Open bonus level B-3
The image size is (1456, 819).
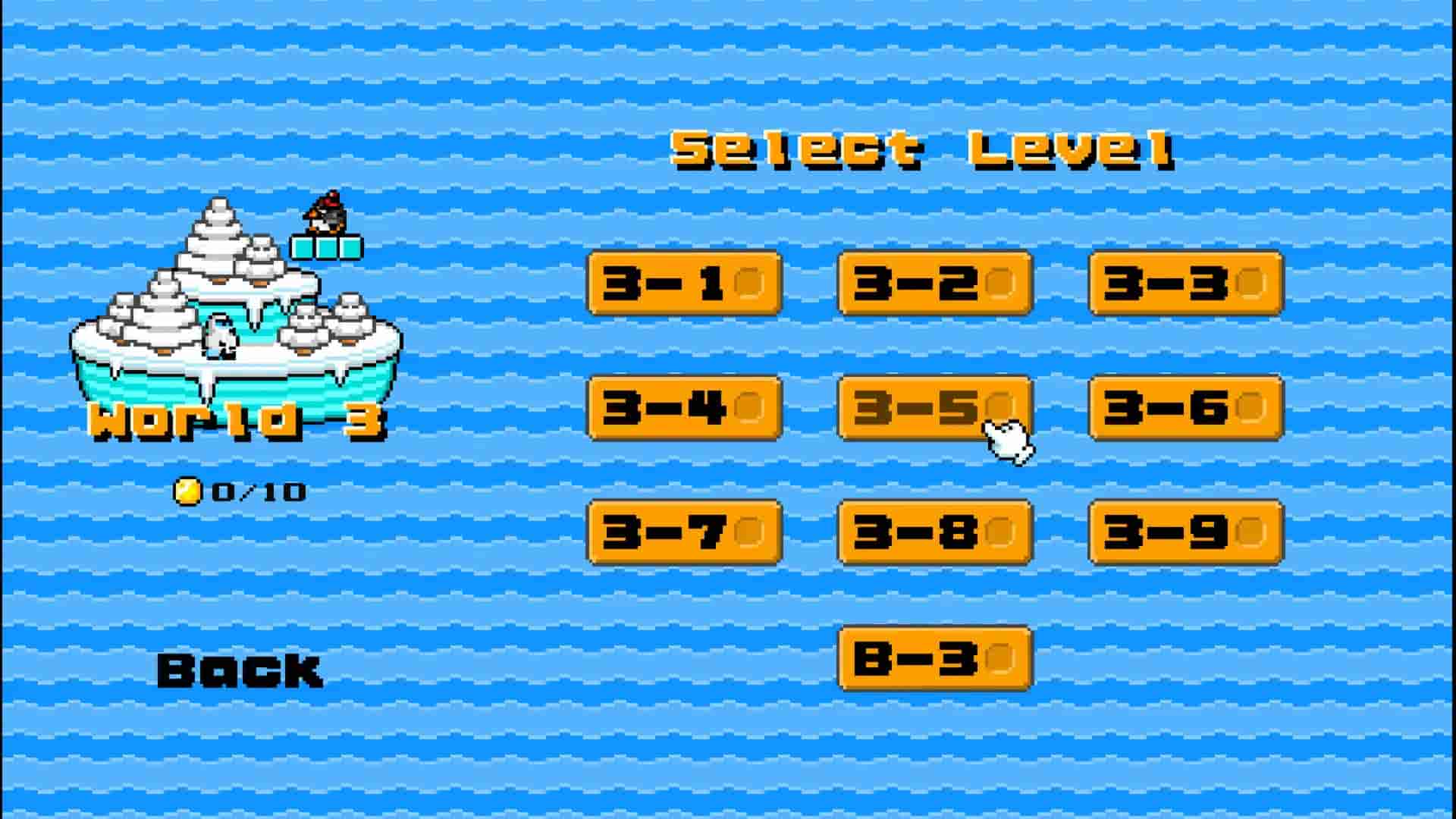coord(934,660)
